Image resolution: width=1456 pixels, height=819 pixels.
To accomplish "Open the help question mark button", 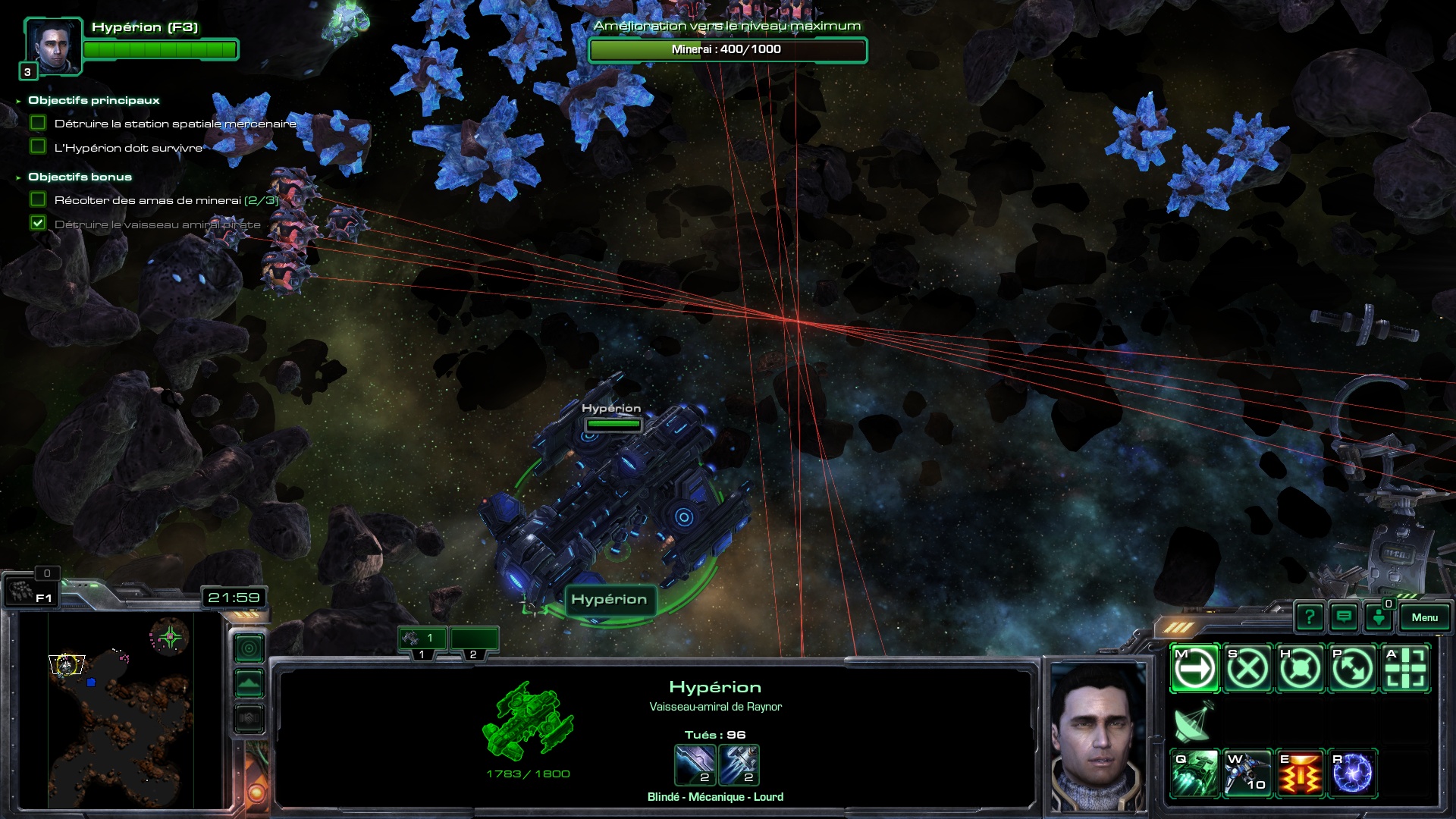I will point(1310,617).
